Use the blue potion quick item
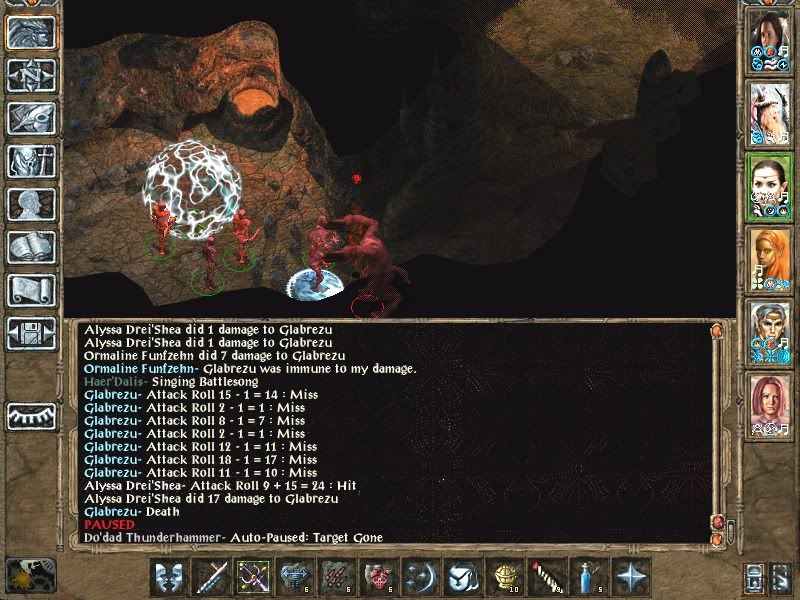Image resolution: width=800 pixels, height=600 pixels. [586, 577]
